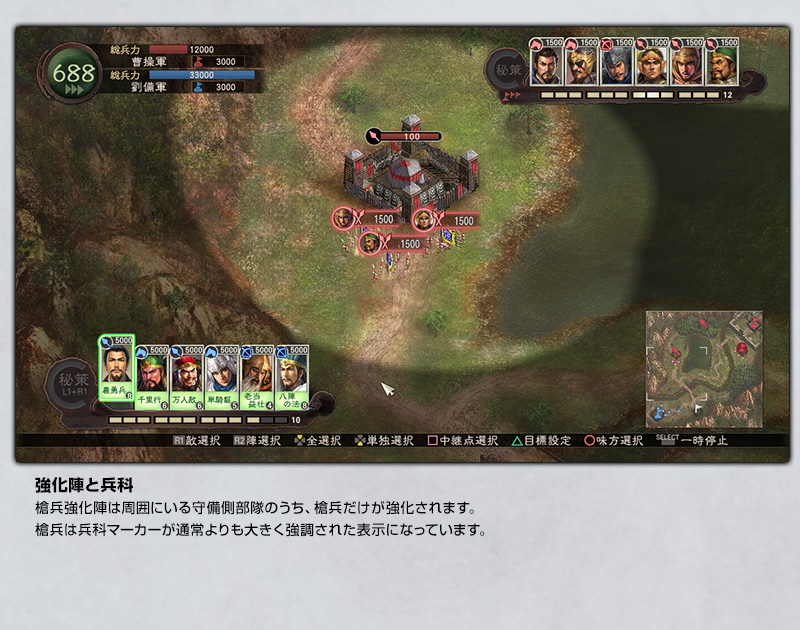Activate the player's 秘策 L1+R1 button

(x=72, y=385)
